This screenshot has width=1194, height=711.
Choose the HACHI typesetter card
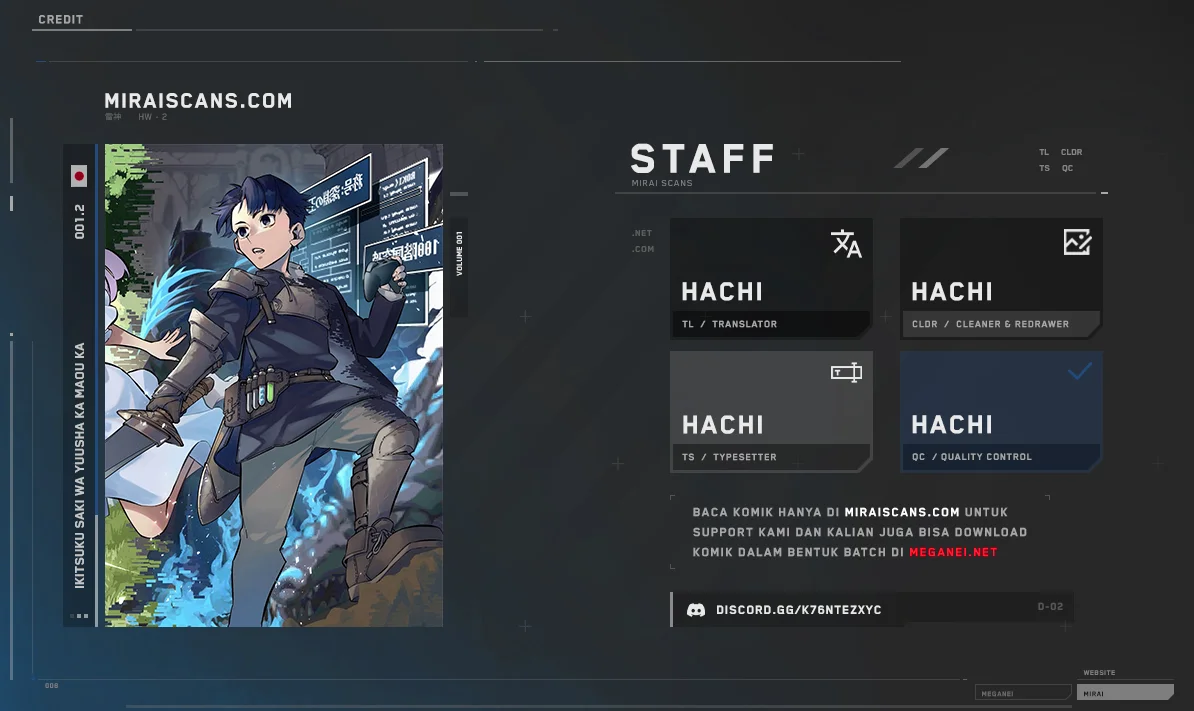pyautogui.click(x=771, y=411)
